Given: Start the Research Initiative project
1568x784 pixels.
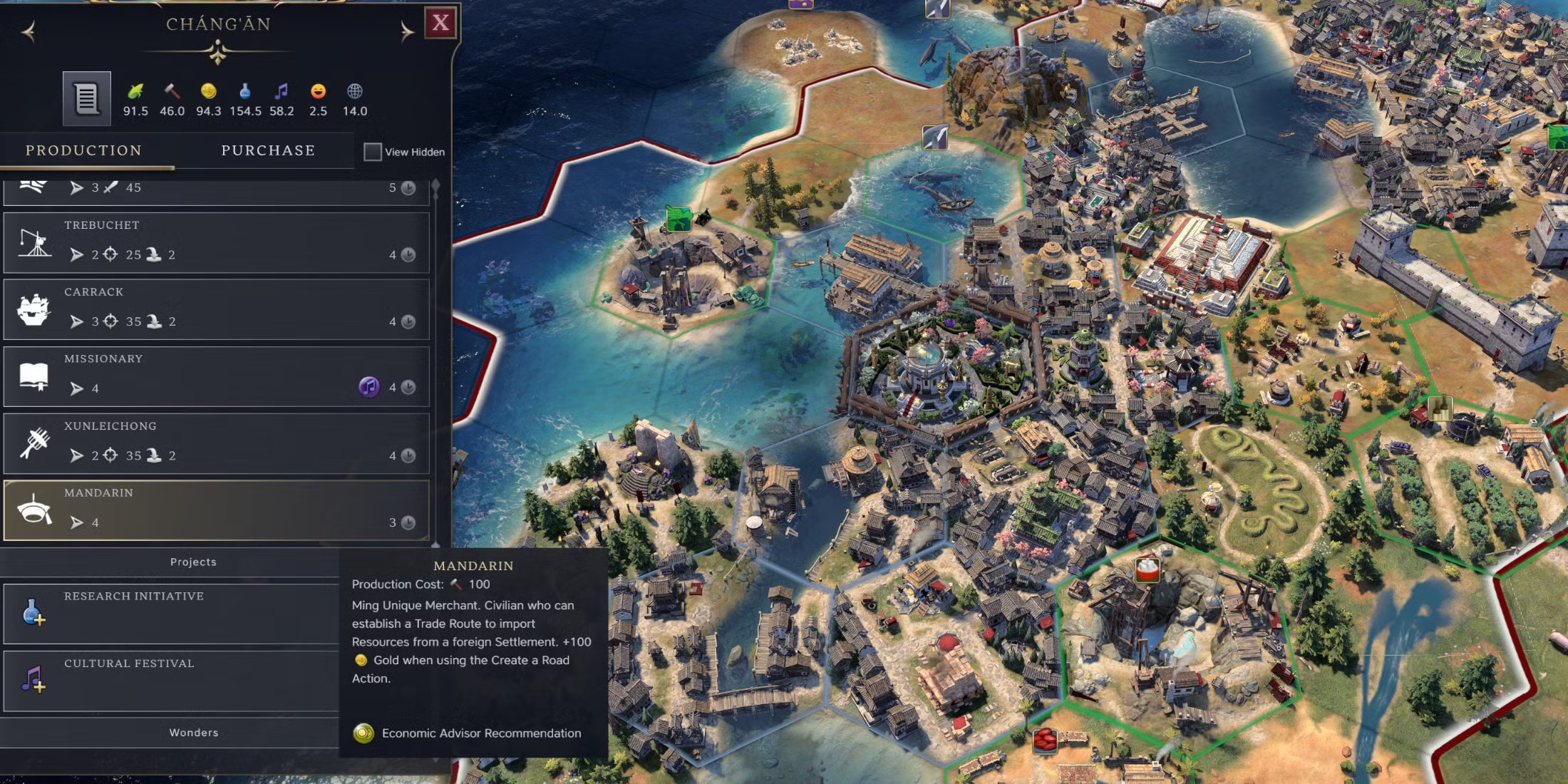Looking at the screenshot, I should pyautogui.click(x=171, y=613).
